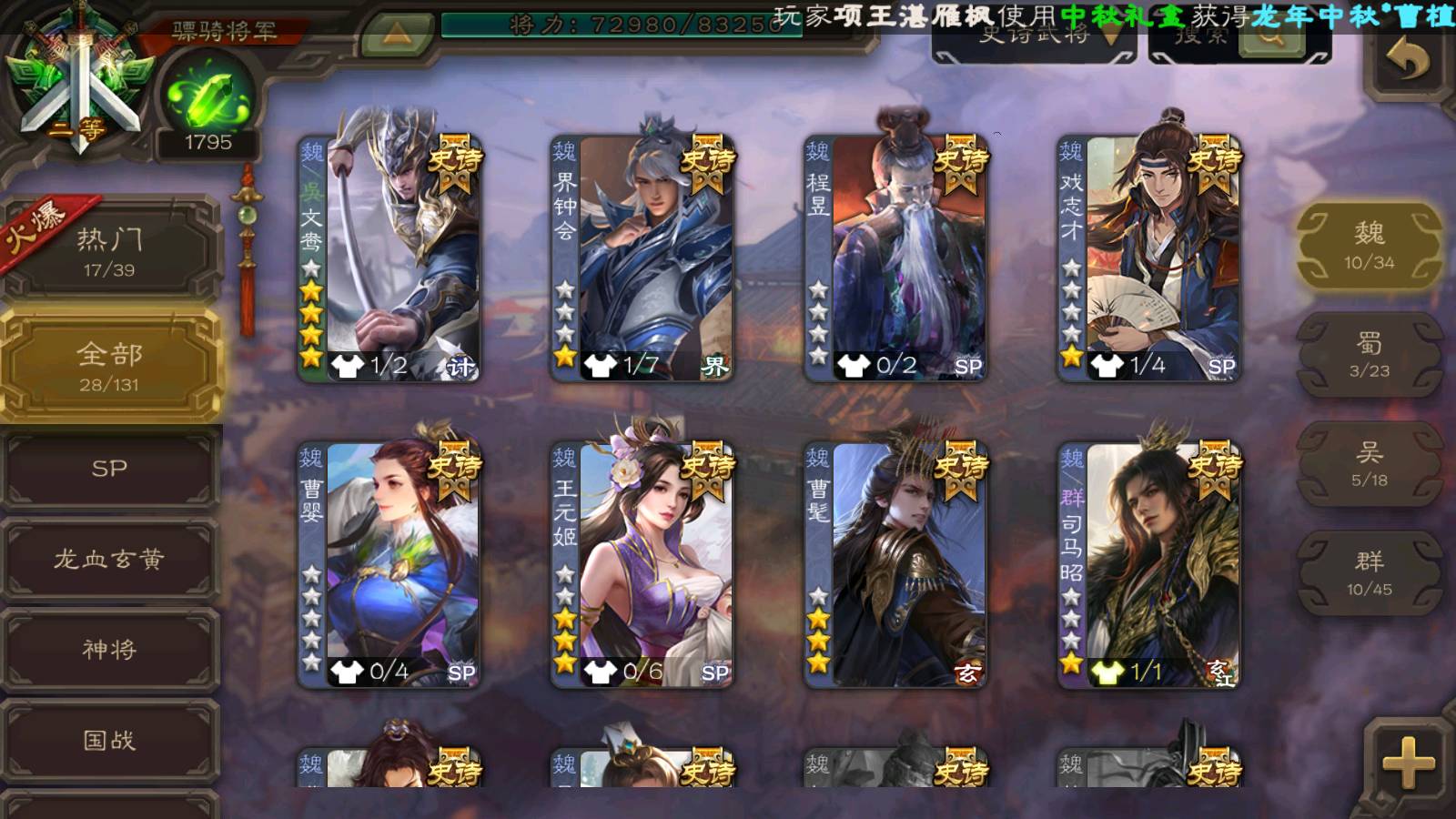Show the 神将 god generals tab
1456x819 pixels.
pos(109,649)
